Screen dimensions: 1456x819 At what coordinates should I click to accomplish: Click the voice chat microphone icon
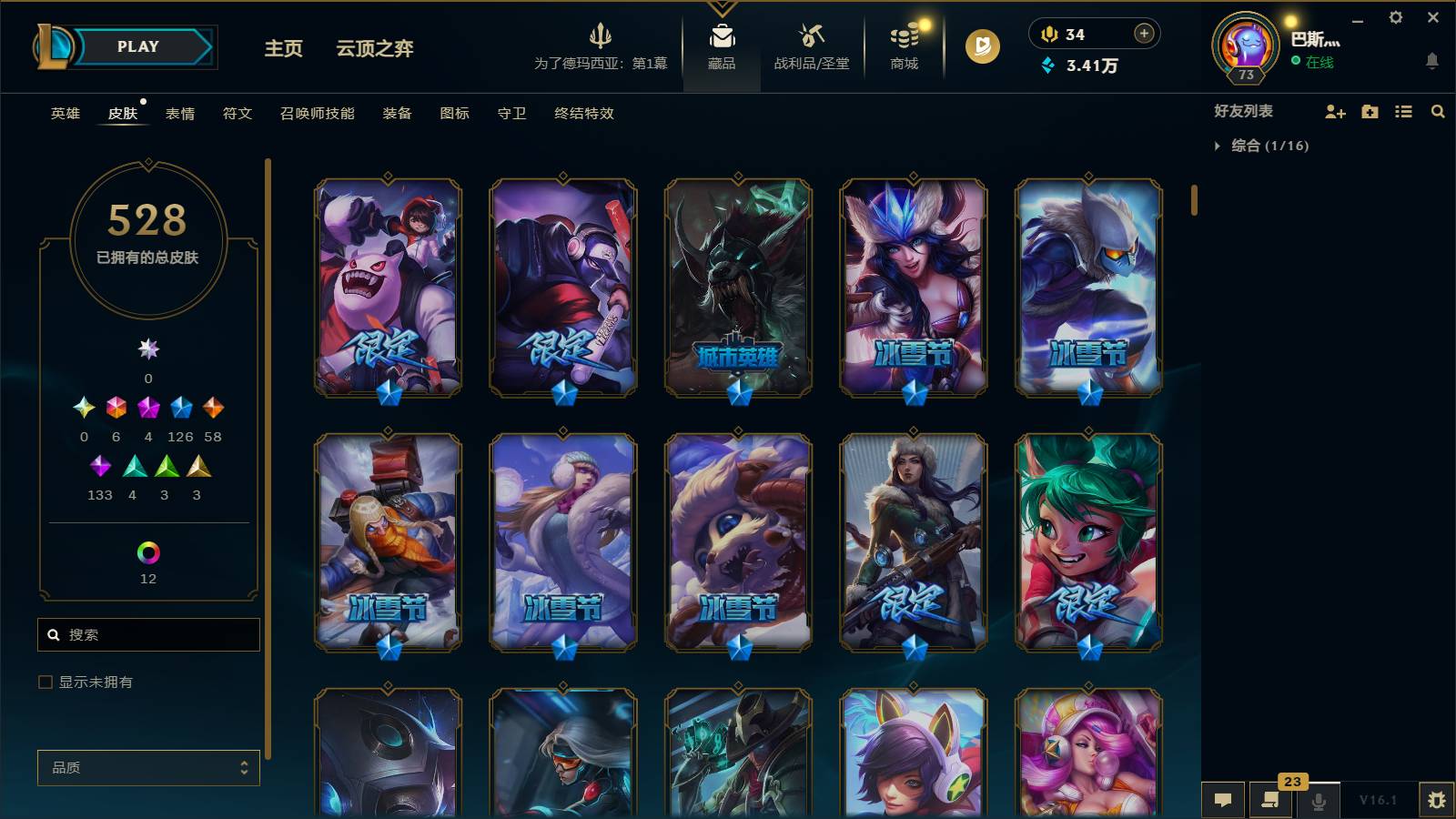[x=1319, y=800]
